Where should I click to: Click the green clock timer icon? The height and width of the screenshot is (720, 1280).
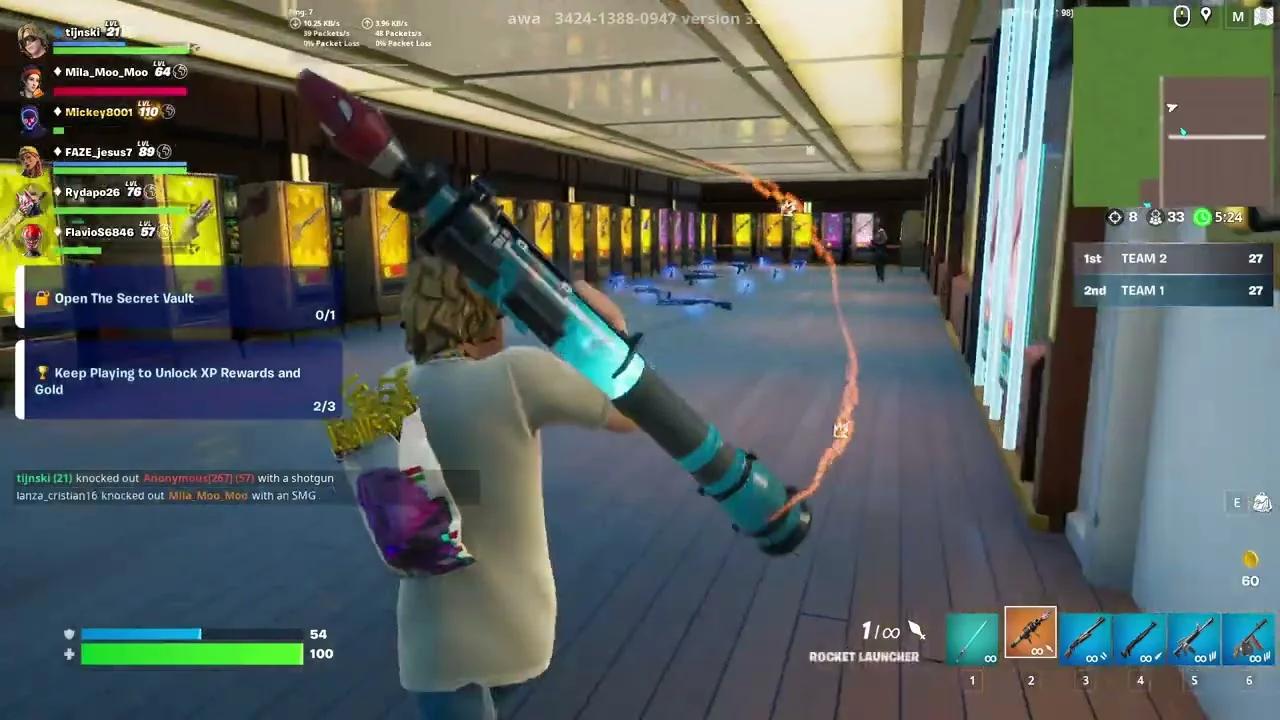1201,217
